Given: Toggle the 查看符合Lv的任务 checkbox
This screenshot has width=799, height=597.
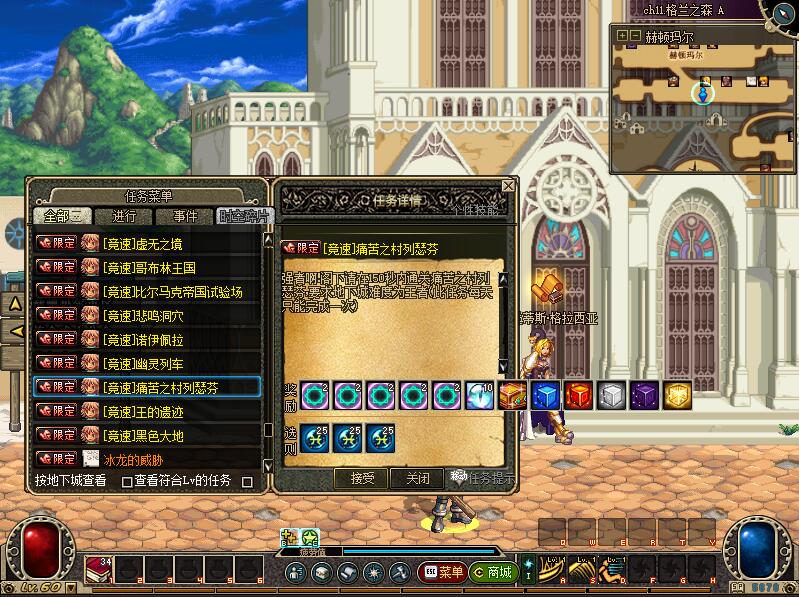Looking at the screenshot, I should (127, 481).
